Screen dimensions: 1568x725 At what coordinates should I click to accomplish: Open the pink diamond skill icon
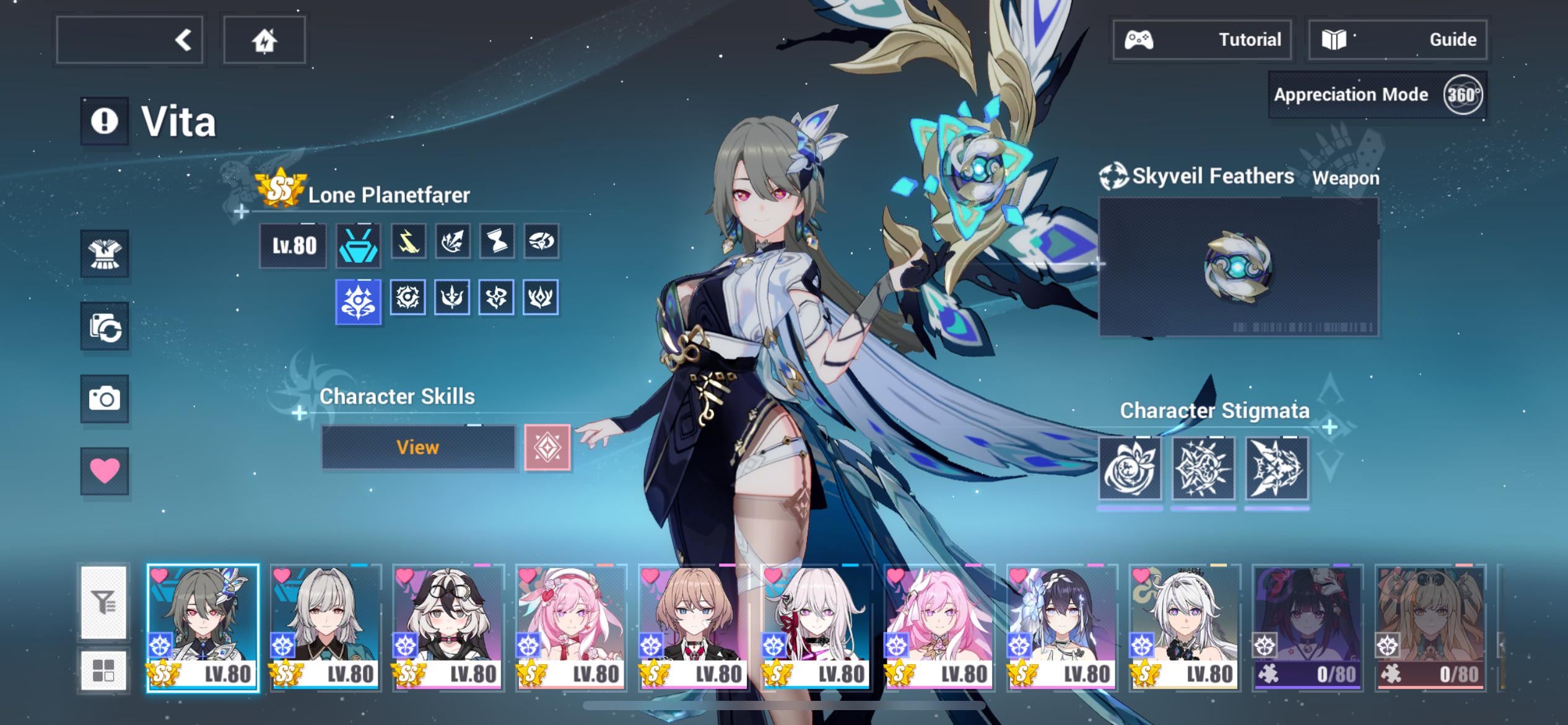coord(547,447)
